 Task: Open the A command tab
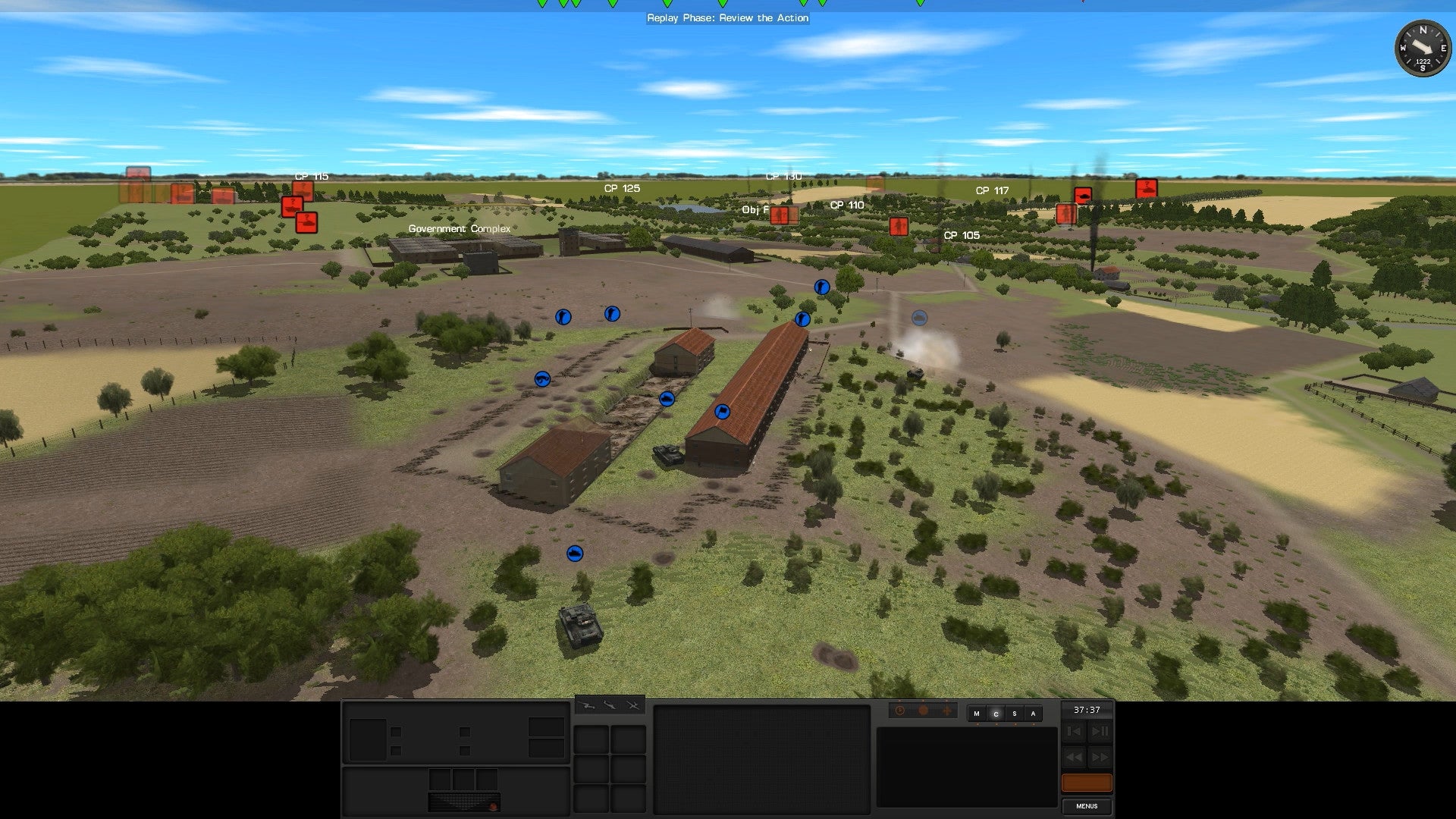coord(1033,714)
